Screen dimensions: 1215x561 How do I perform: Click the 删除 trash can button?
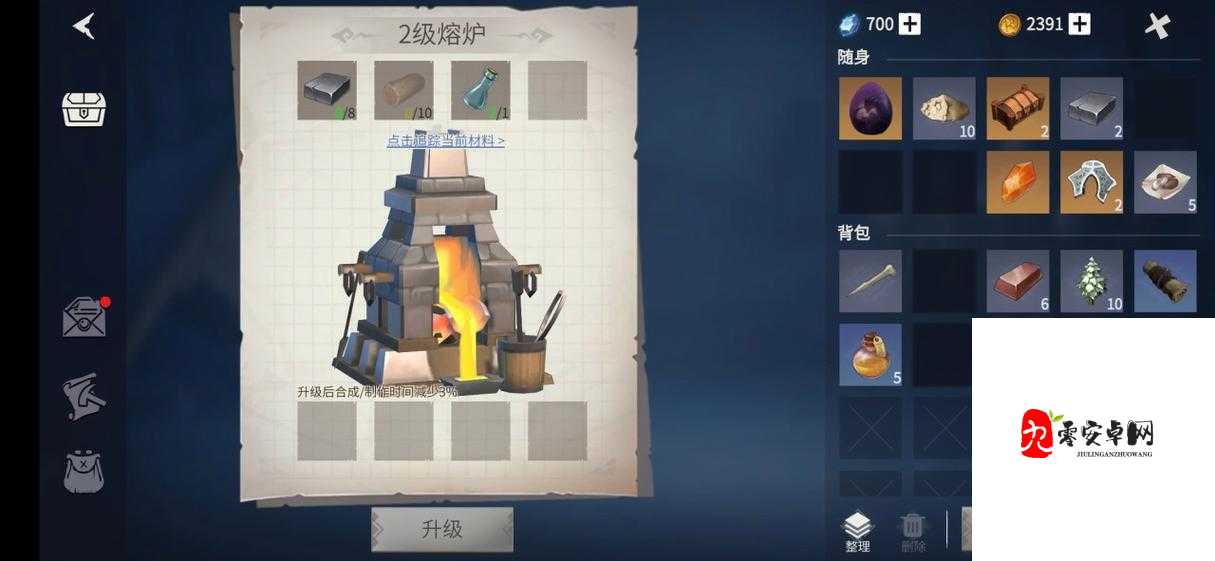coord(913,531)
